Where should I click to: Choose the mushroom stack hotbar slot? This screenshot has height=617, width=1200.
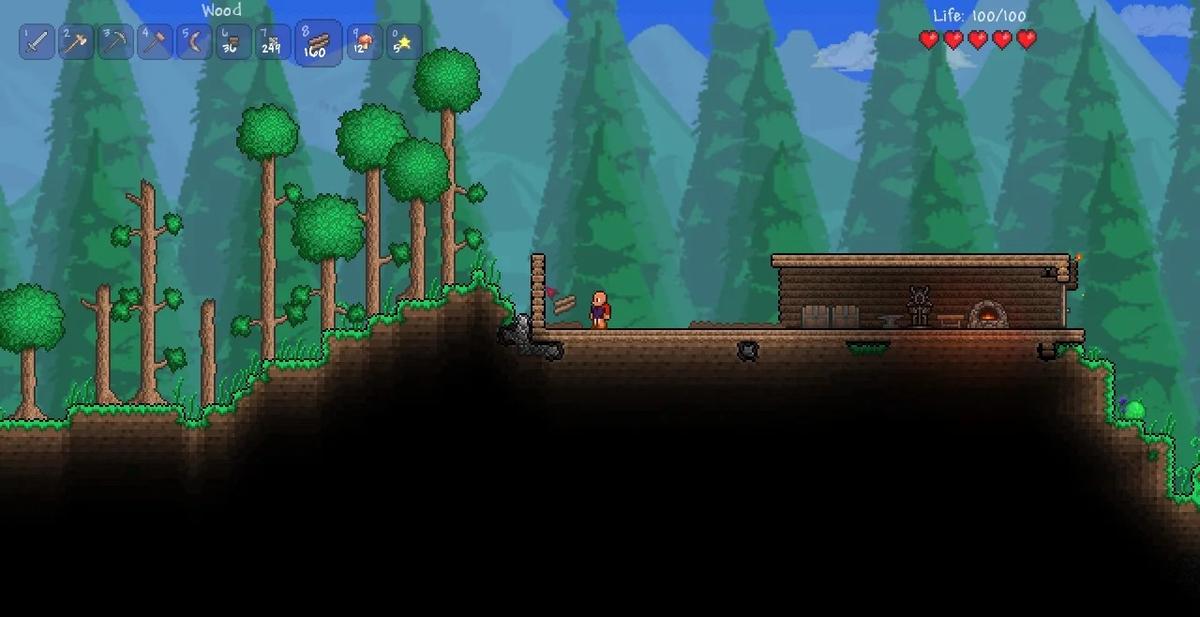point(364,43)
